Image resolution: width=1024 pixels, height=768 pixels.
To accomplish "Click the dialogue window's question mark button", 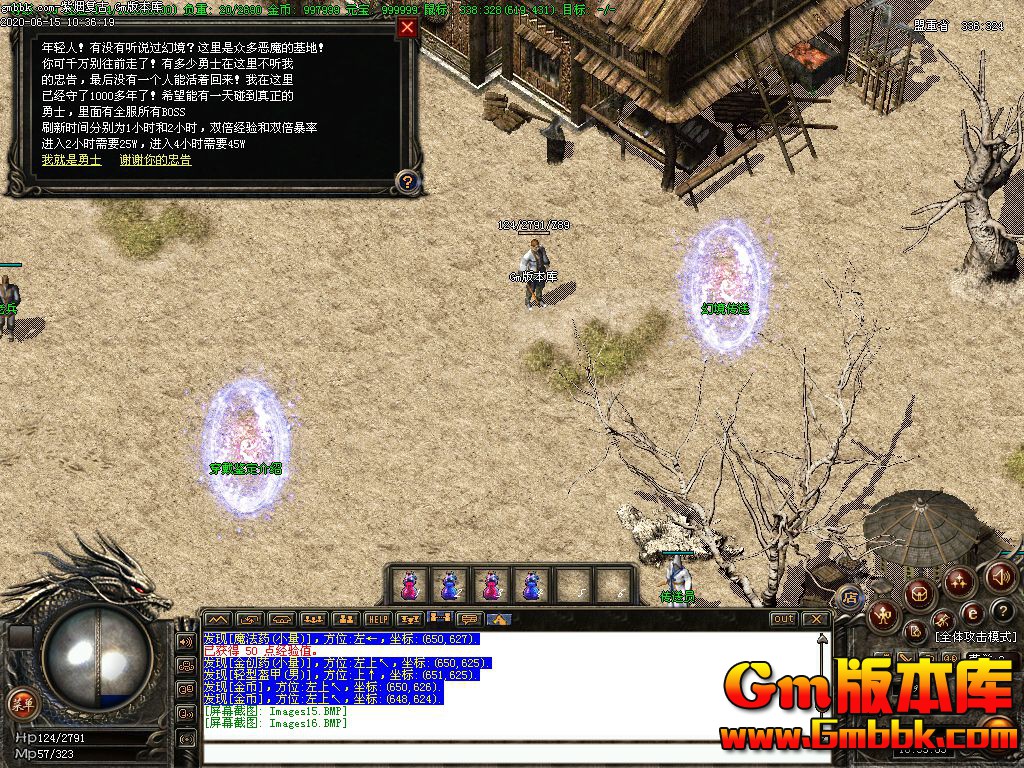I will (407, 181).
